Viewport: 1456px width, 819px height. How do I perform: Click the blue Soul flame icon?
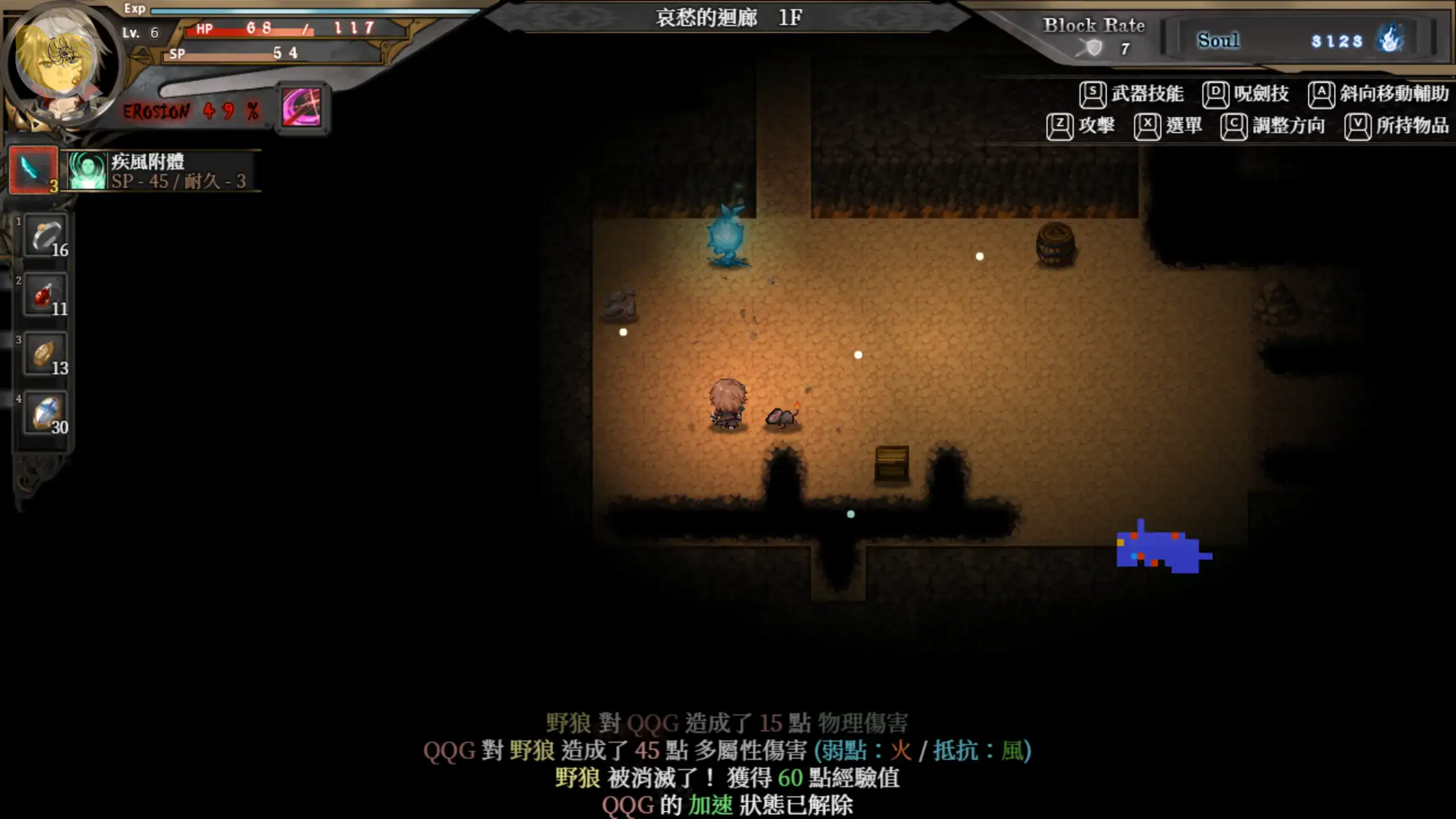click(1389, 40)
